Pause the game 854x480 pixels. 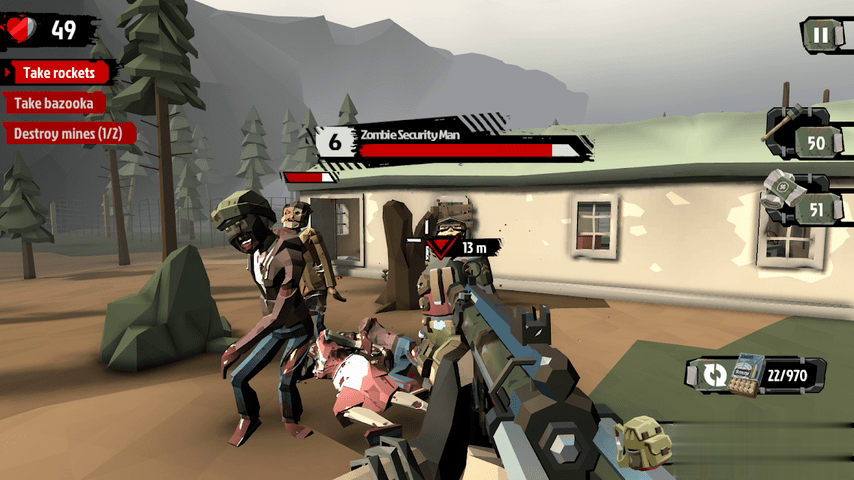(820, 35)
